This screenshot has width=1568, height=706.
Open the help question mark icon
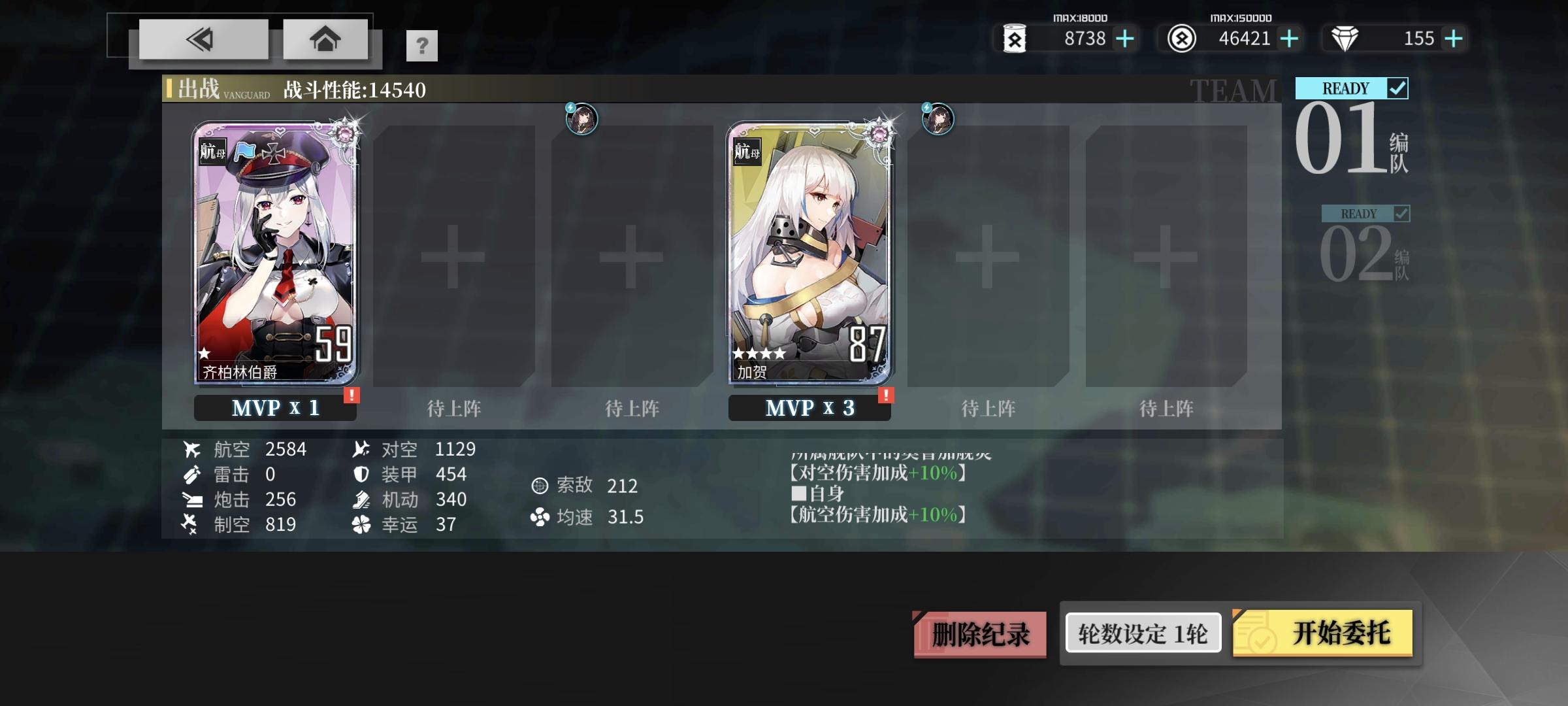coord(422,46)
